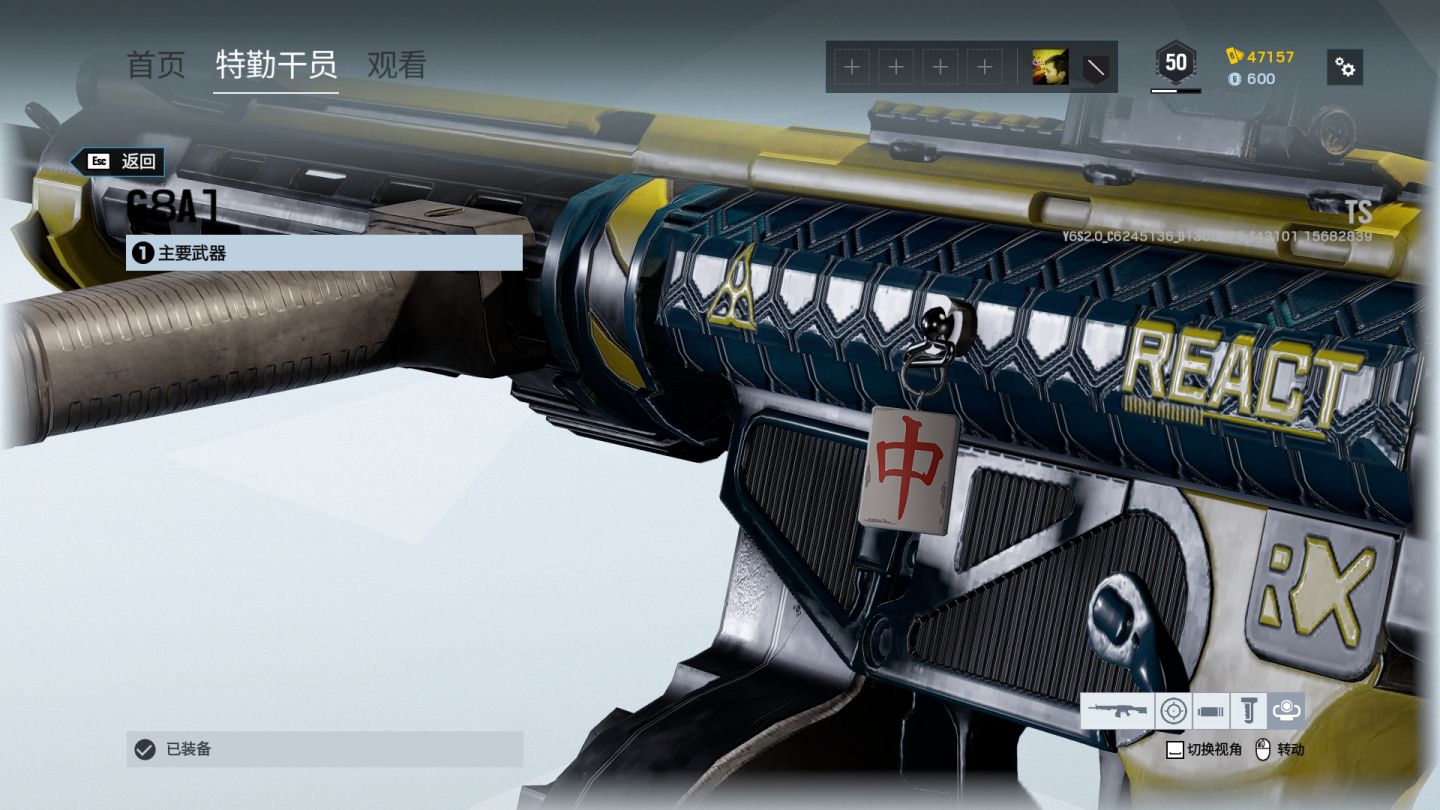Select the weapon skin rifle icon
This screenshot has height=810, width=1440.
(x=1117, y=711)
